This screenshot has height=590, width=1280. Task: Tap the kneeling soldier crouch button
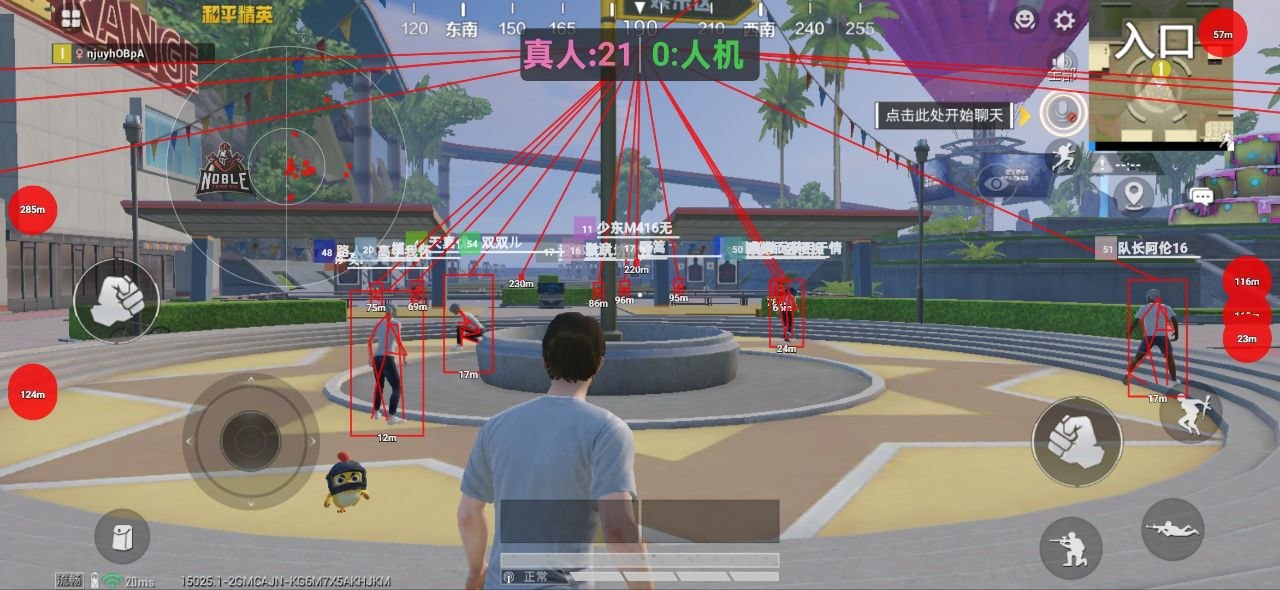pyautogui.click(x=1070, y=547)
